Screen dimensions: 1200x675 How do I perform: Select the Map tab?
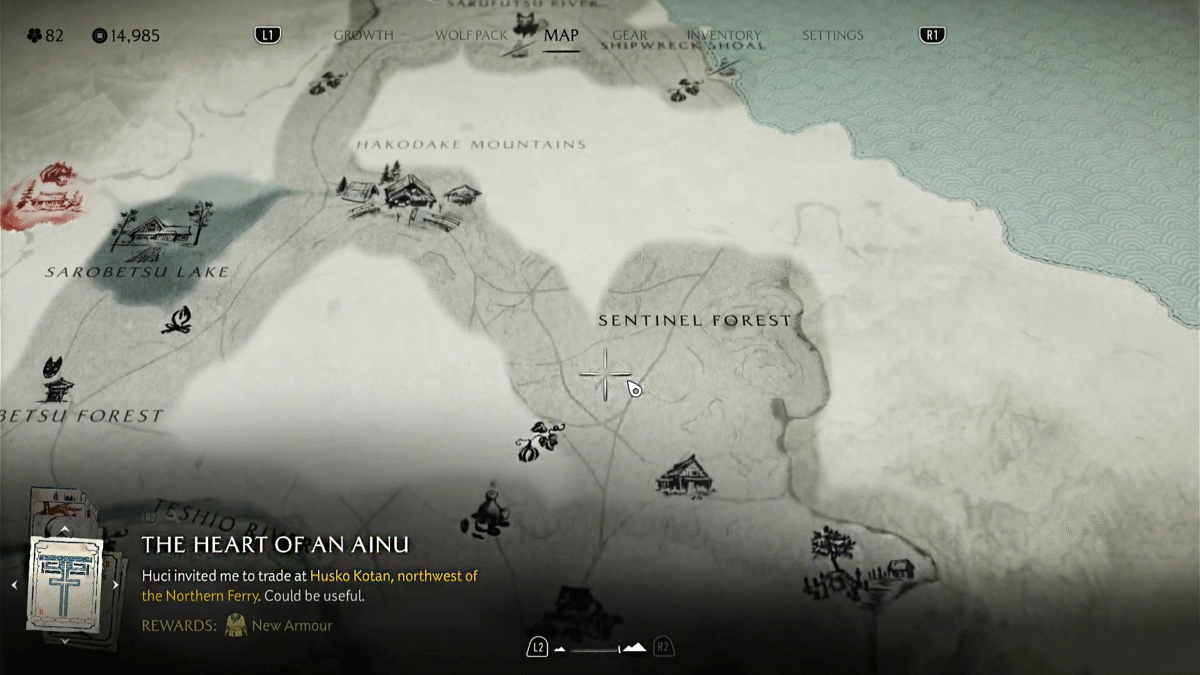coord(561,35)
